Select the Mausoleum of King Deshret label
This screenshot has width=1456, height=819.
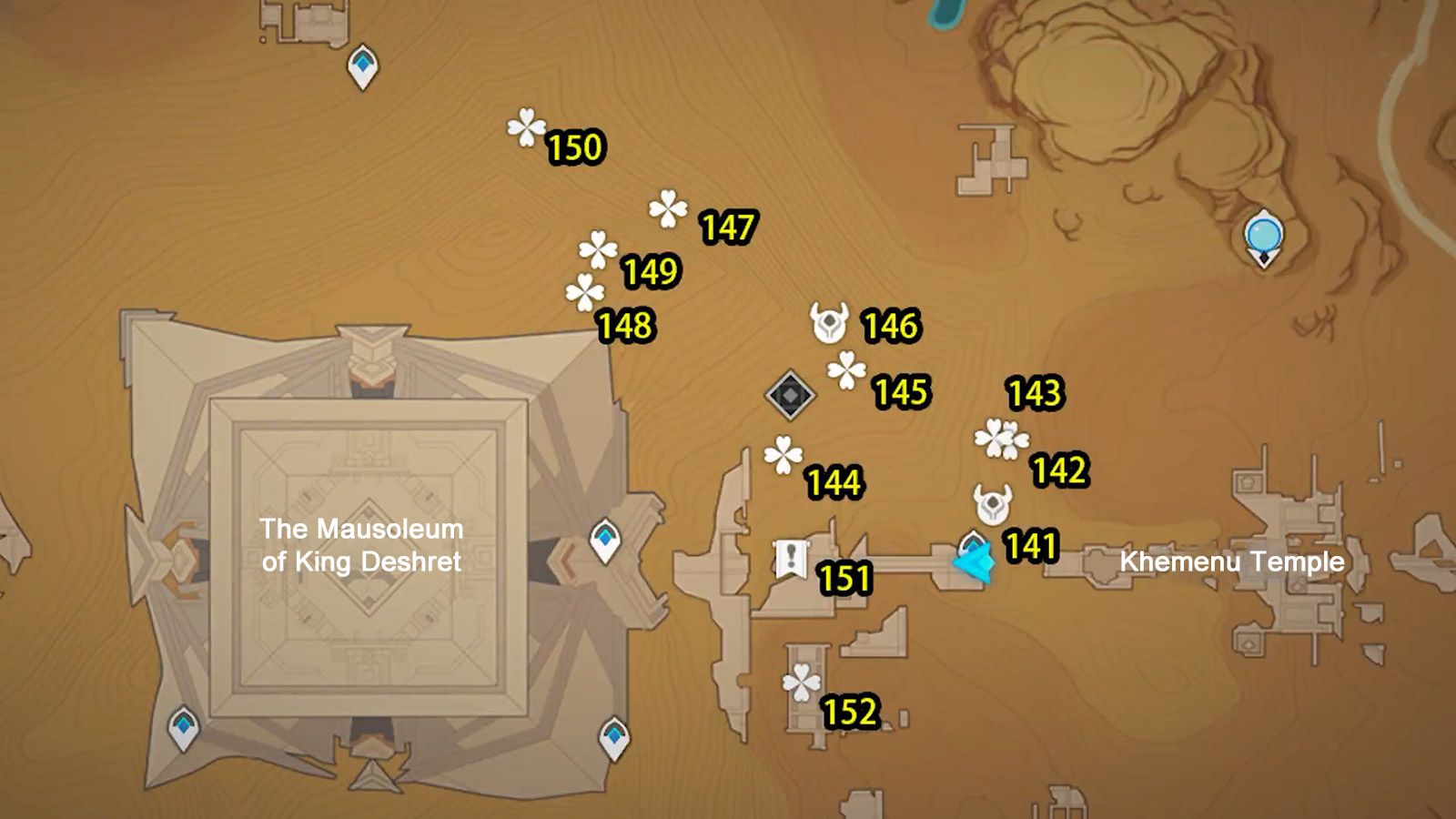pos(361,544)
